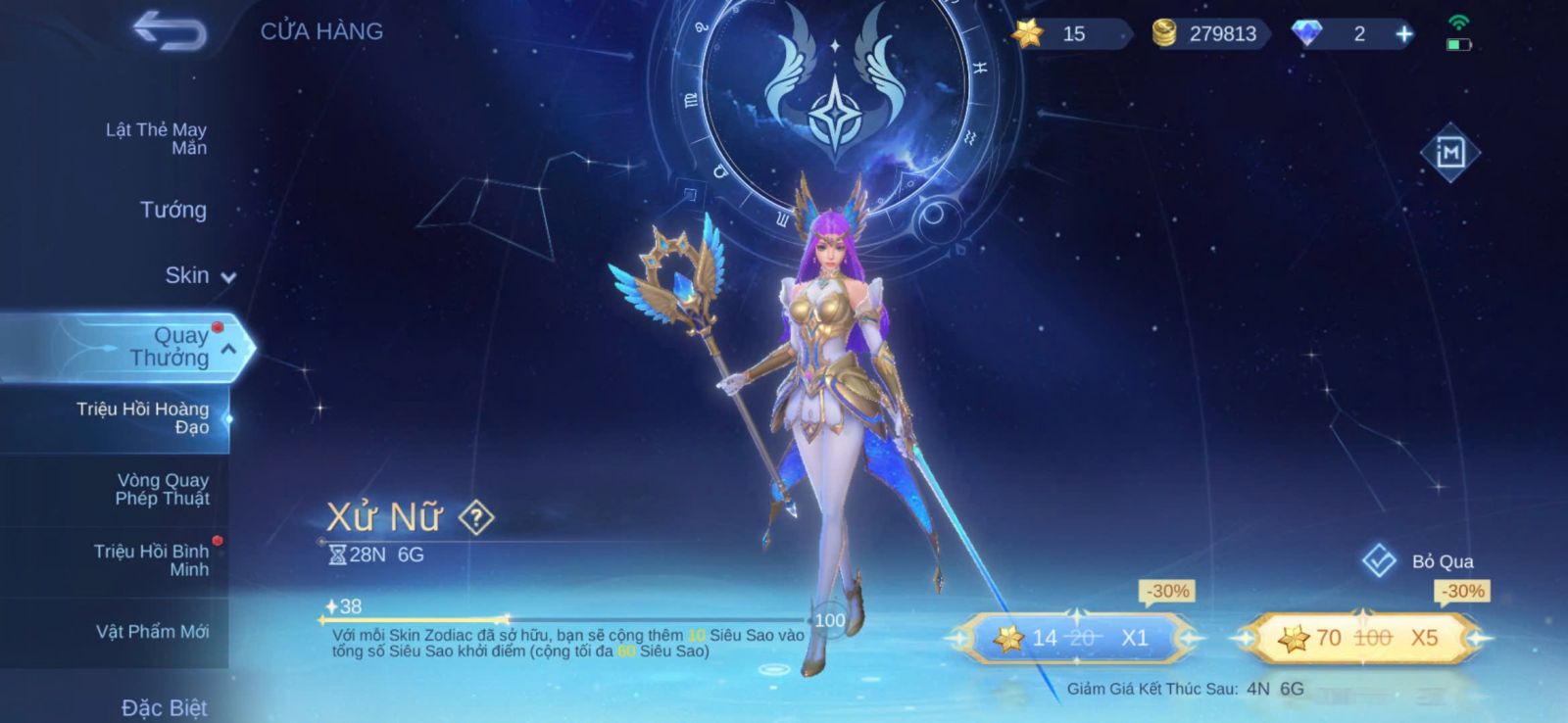
Task: Draw X1 for 14 stars
Action: [1074, 638]
